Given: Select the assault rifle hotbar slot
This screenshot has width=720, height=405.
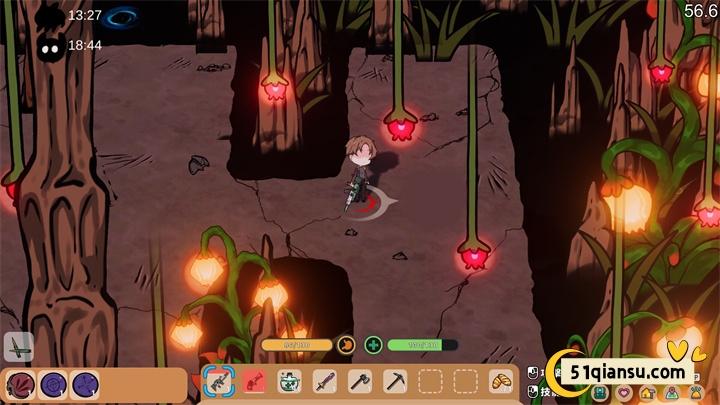Looking at the screenshot, I should pos(217,381).
